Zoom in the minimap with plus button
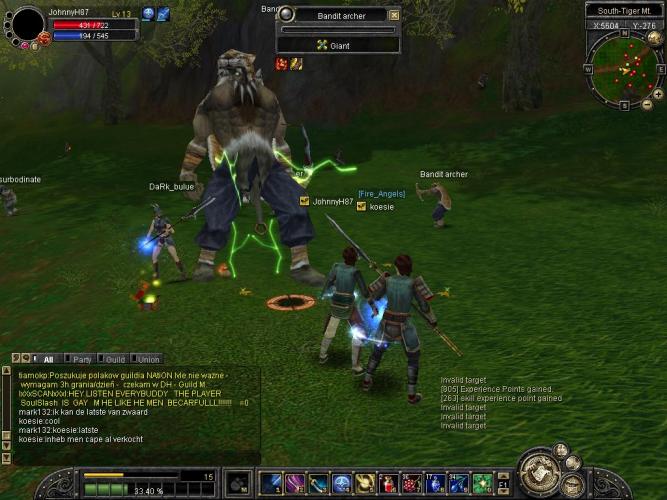The image size is (667, 500). point(658,93)
